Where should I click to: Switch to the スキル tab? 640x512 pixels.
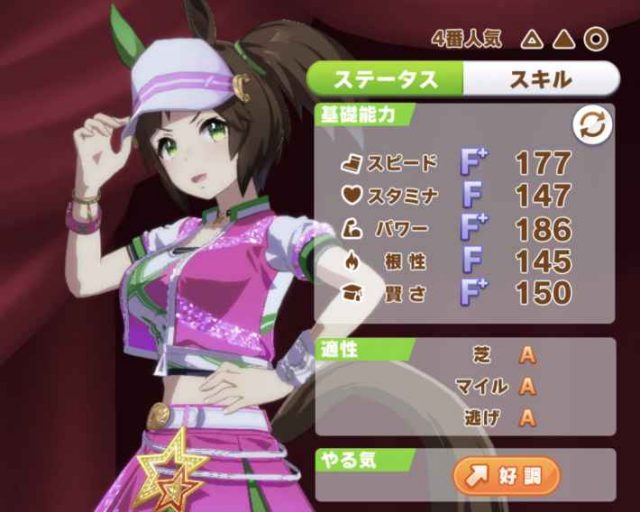click(539, 78)
